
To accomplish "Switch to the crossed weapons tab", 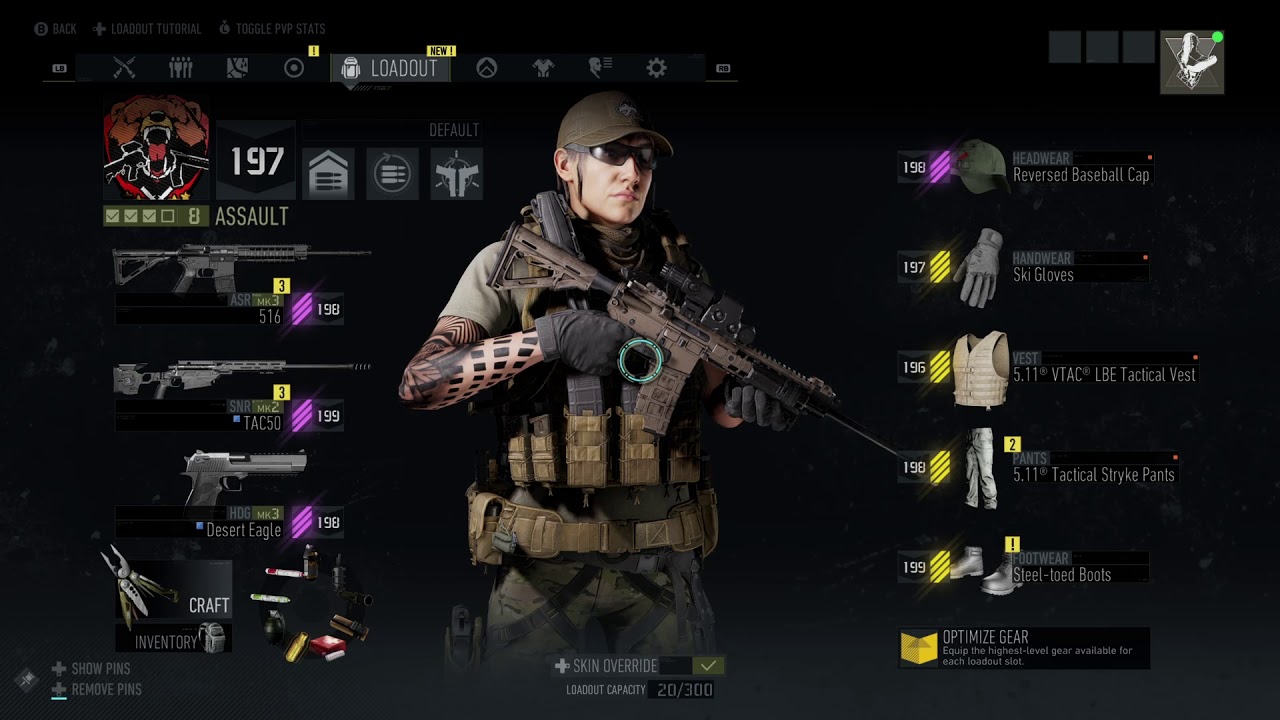I will pos(124,68).
